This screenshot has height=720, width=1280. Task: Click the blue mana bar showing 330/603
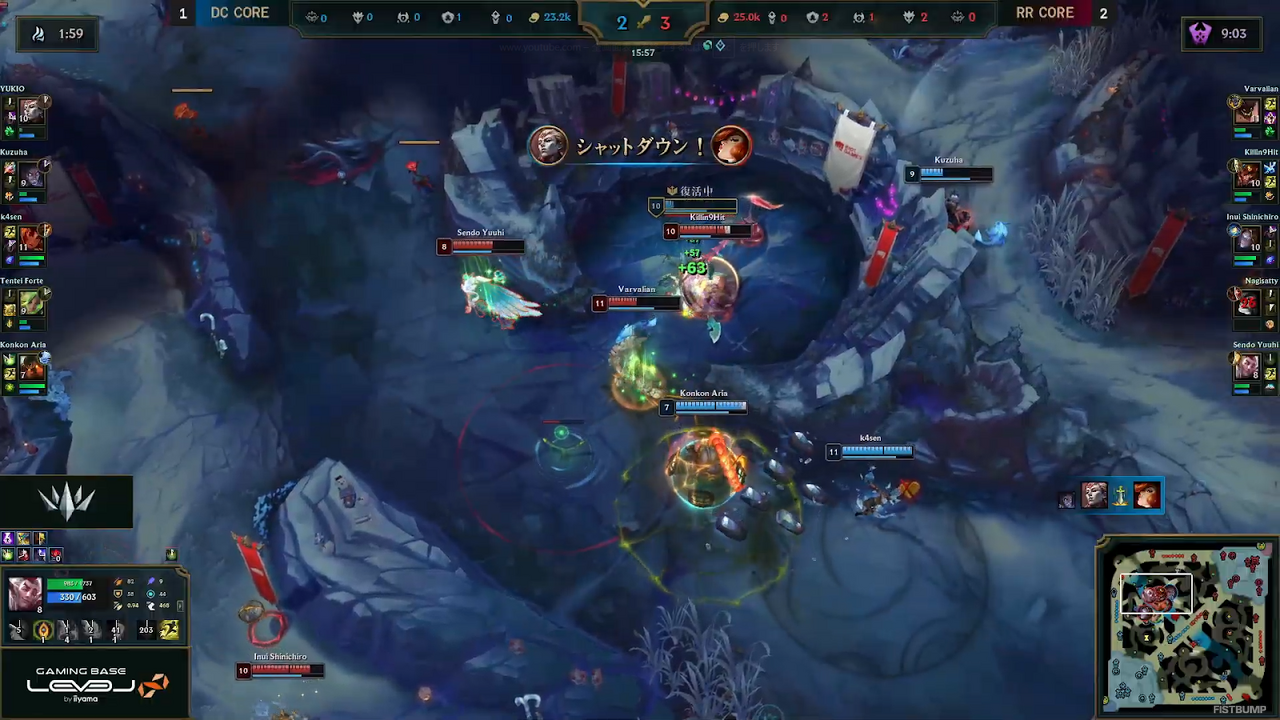point(70,597)
